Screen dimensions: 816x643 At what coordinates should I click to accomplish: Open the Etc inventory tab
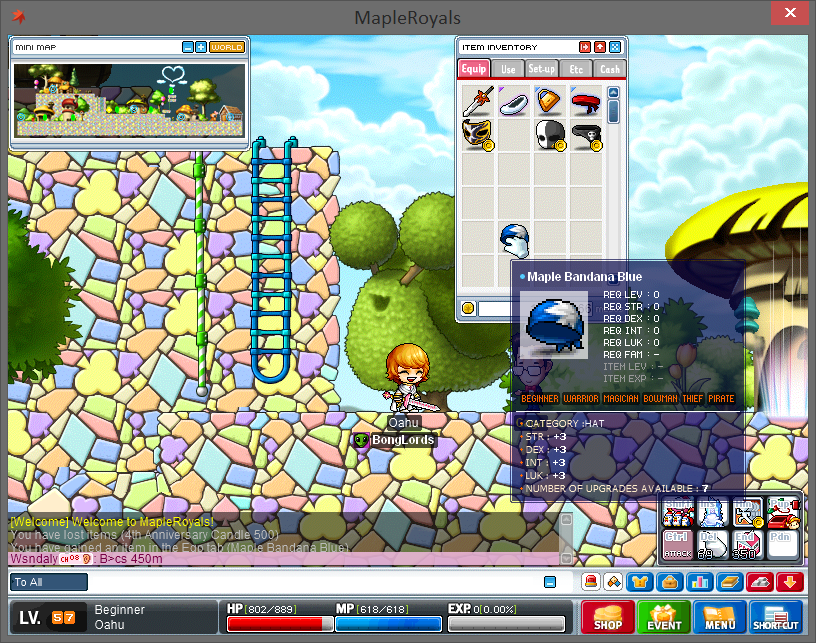coord(576,69)
